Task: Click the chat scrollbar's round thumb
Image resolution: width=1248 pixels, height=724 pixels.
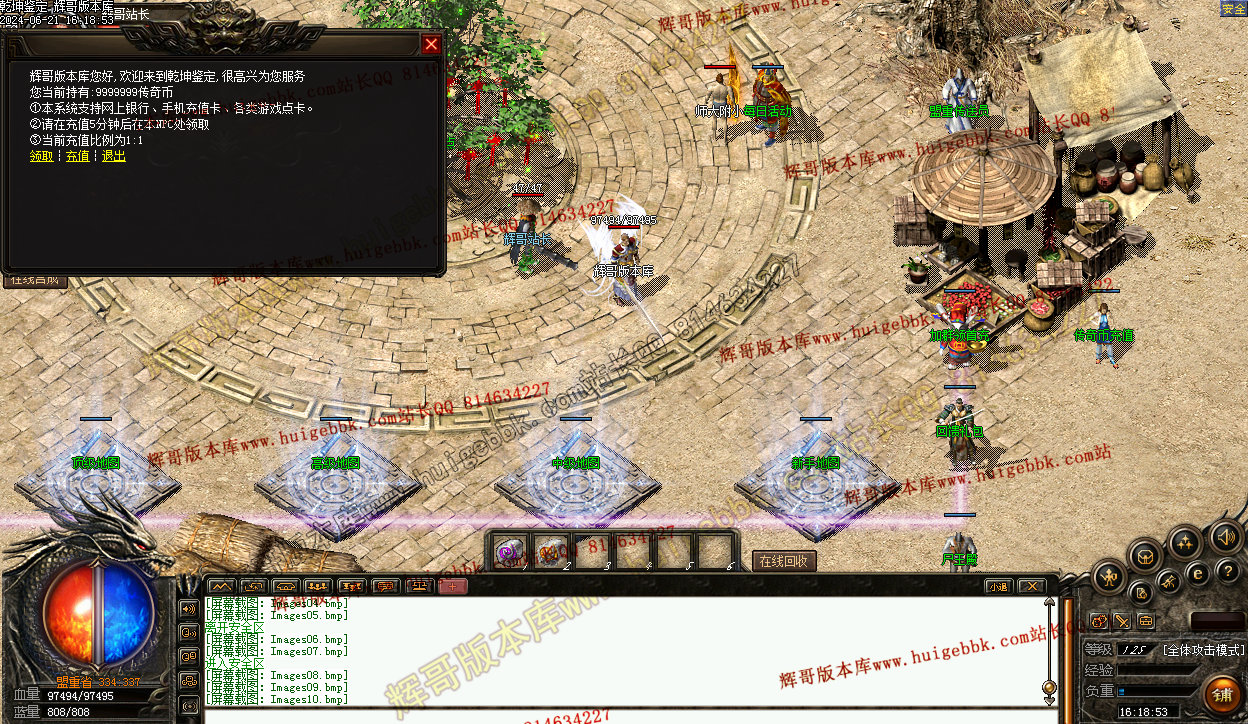Action: pyautogui.click(x=1049, y=687)
